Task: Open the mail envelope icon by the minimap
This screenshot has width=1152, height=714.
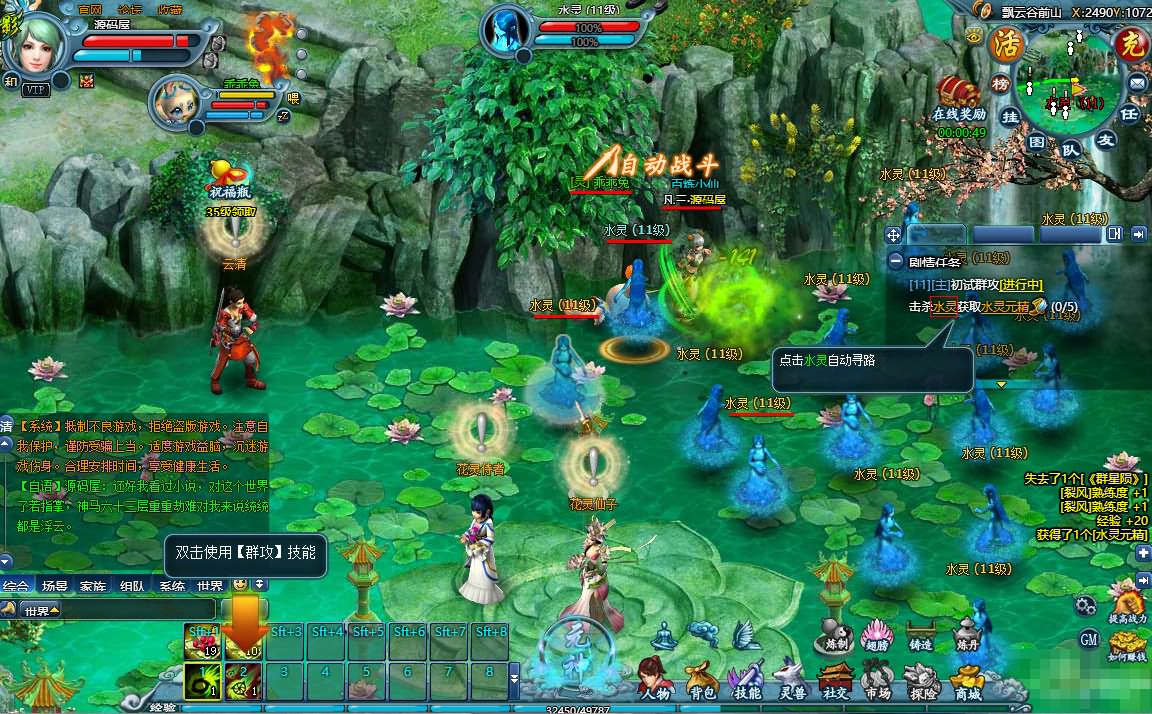Action: (x=1137, y=82)
